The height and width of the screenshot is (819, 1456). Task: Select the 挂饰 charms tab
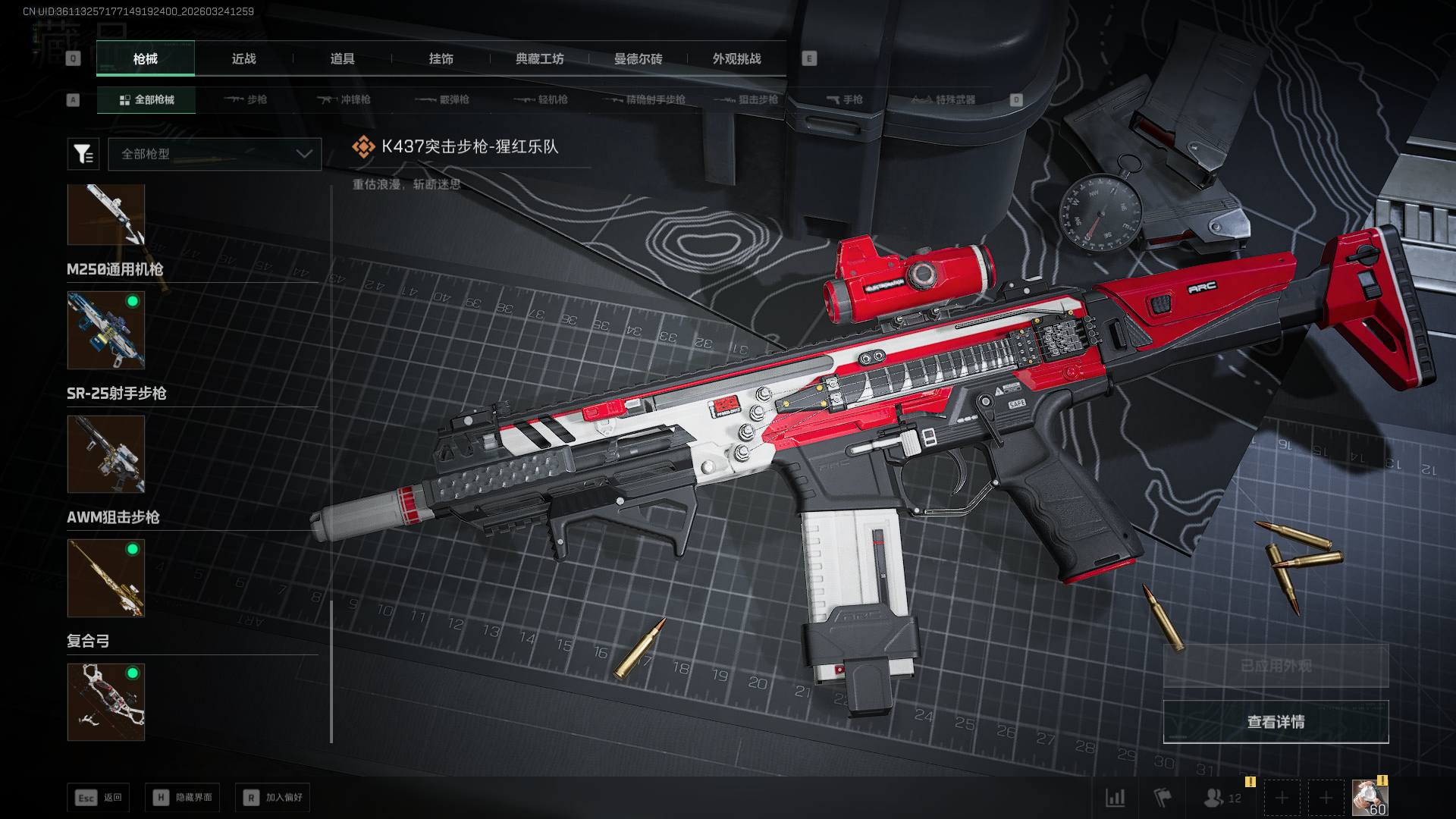(441, 59)
